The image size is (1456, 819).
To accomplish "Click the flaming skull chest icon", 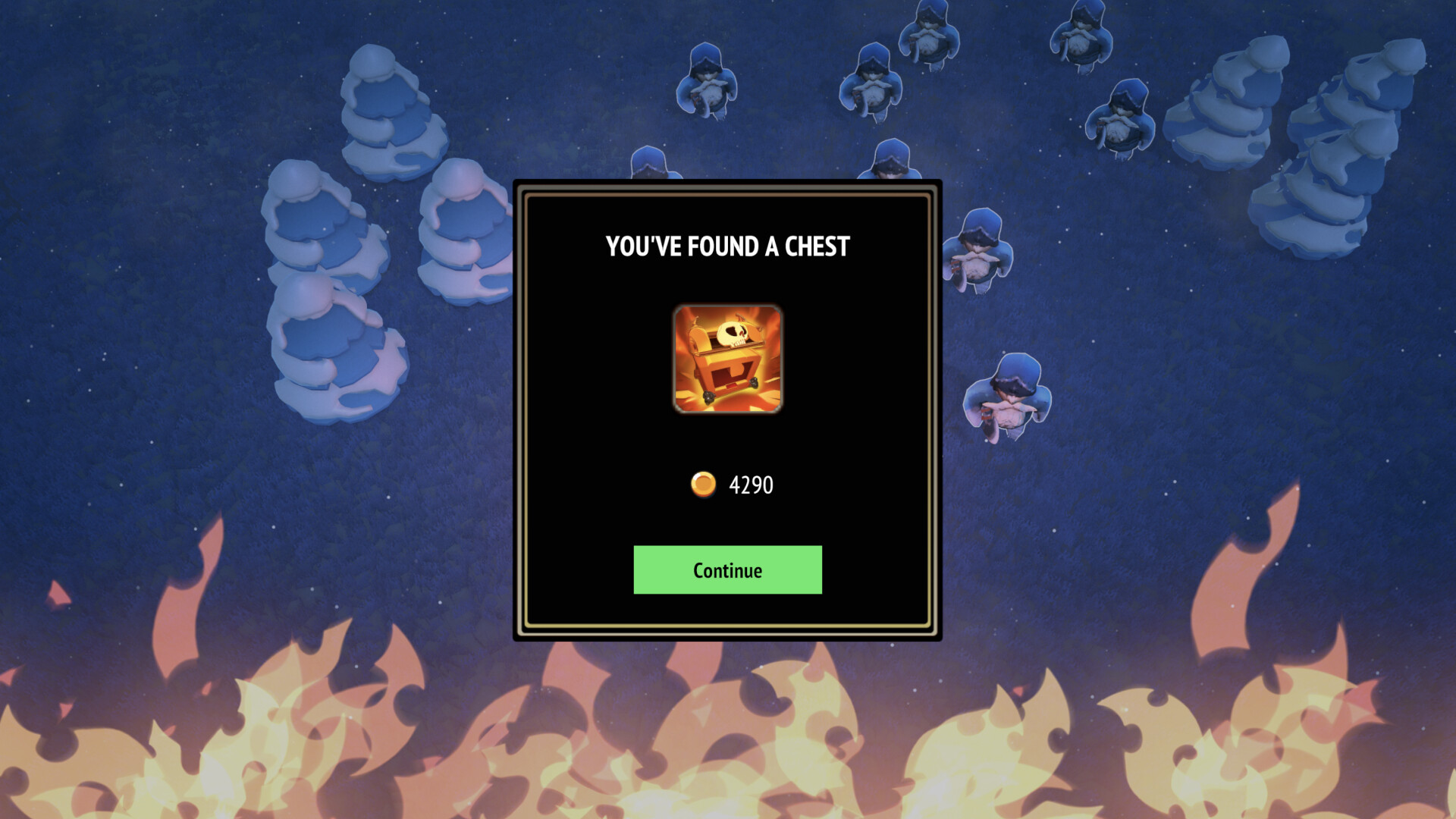I will (726, 358).
